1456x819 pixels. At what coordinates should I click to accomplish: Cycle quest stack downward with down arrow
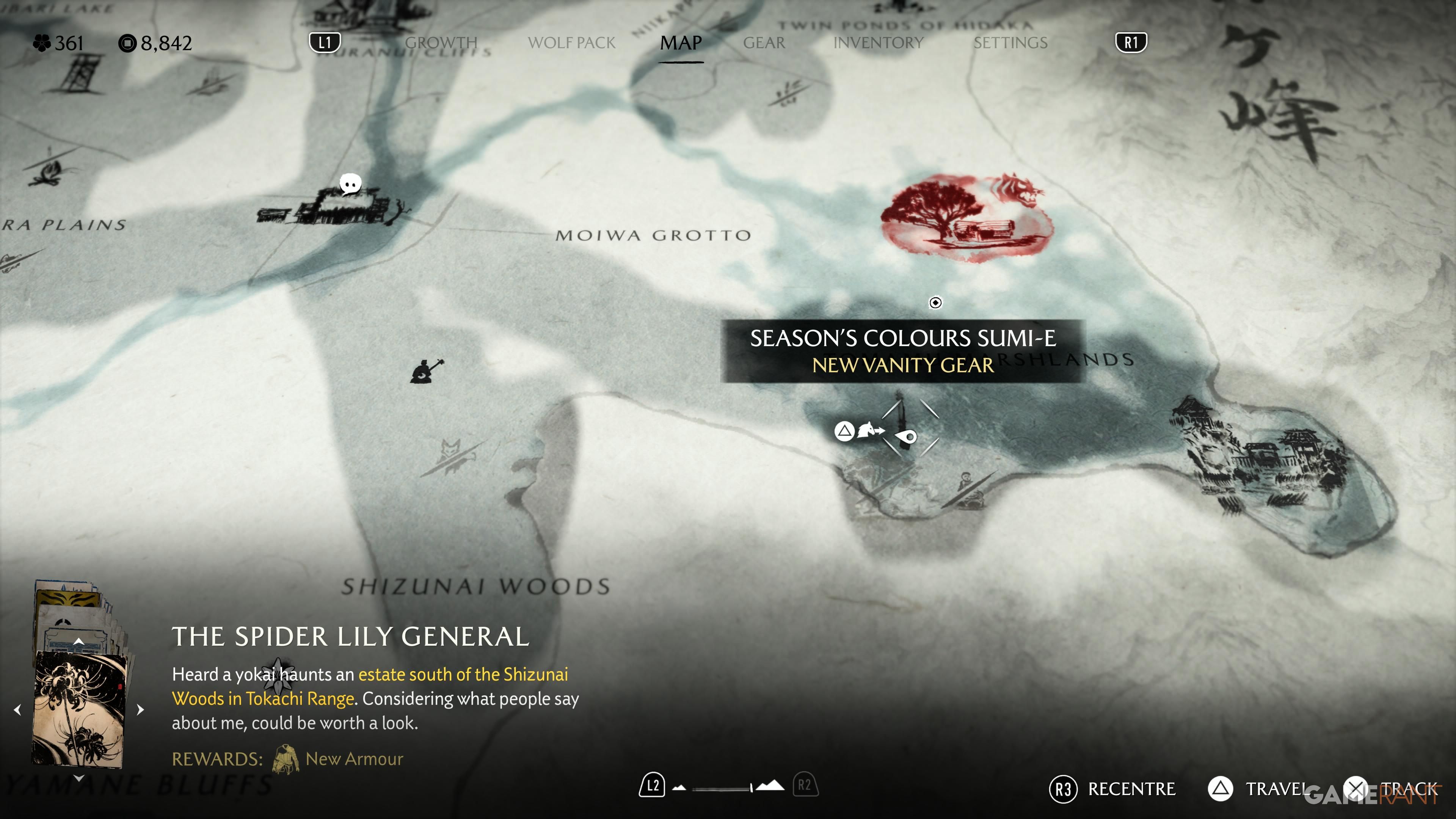[x=79, y=778]
